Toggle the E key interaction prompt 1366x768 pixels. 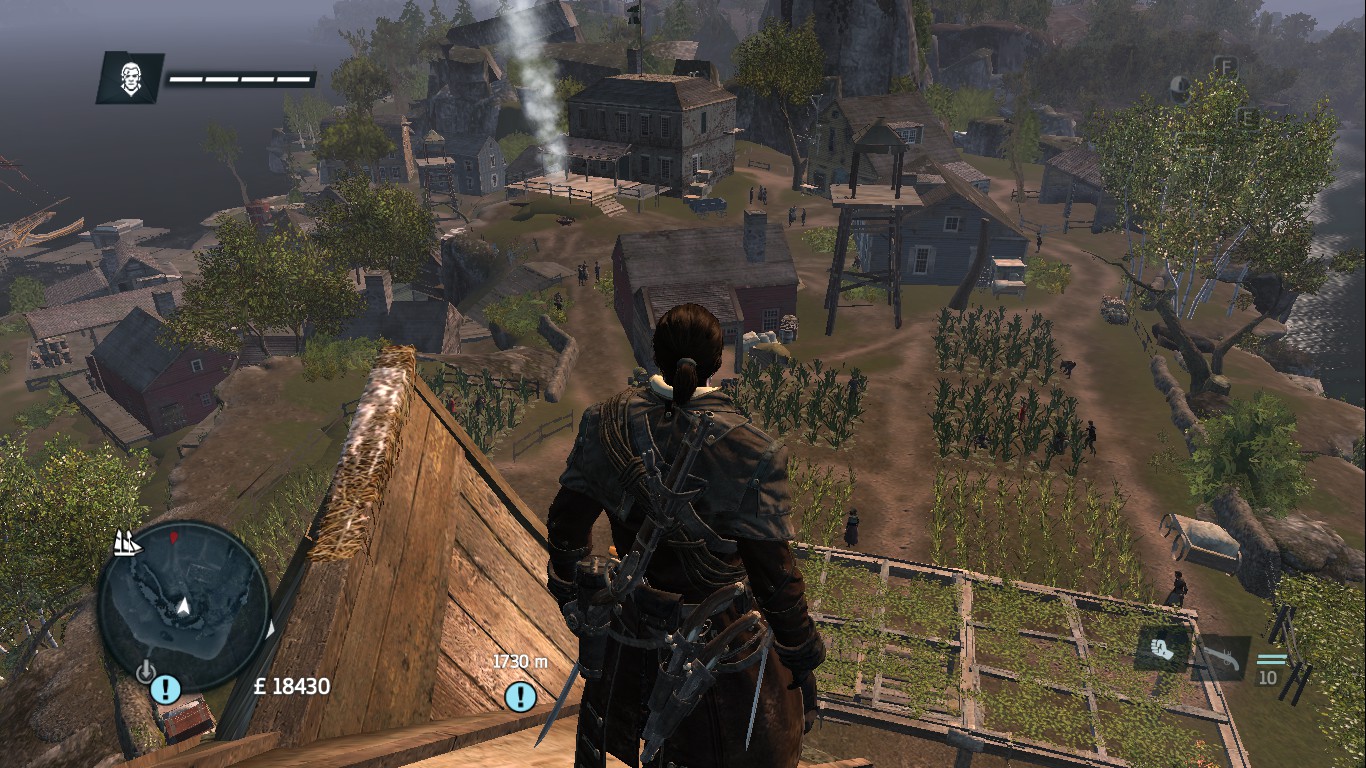[1247, 117]
